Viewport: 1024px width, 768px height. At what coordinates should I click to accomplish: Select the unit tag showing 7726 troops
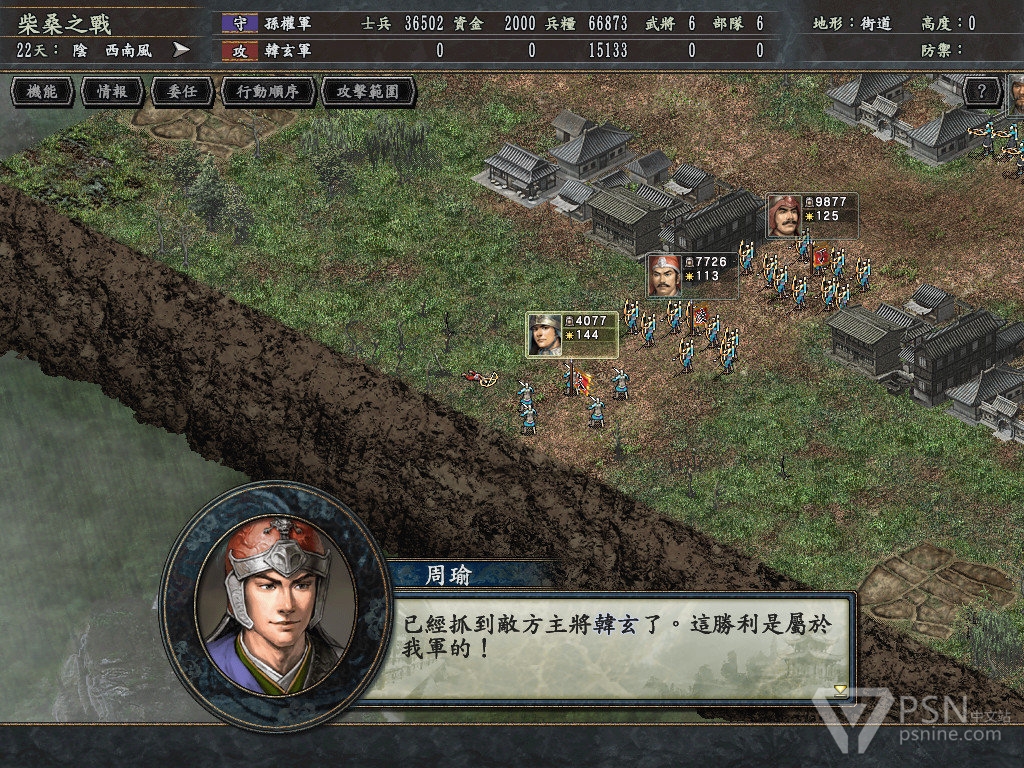692,275
